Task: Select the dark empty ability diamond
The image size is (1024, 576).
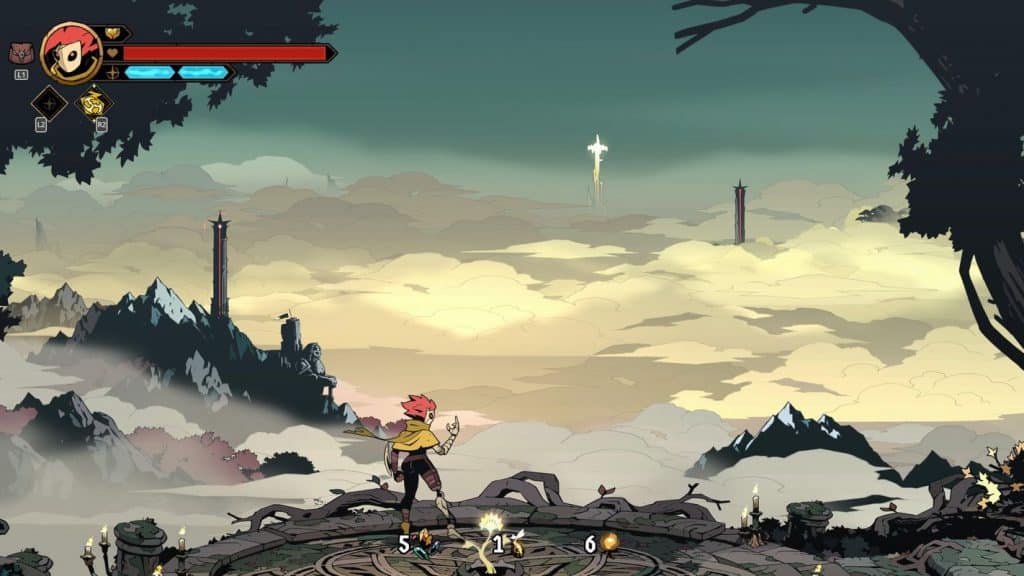Action: point(48,102)
